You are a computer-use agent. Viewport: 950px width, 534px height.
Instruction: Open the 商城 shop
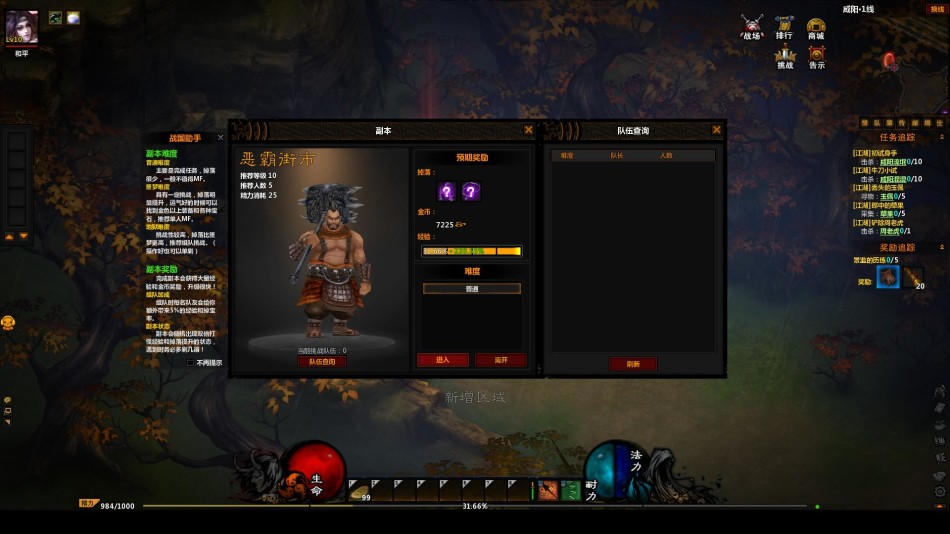[x=816, y=26]
